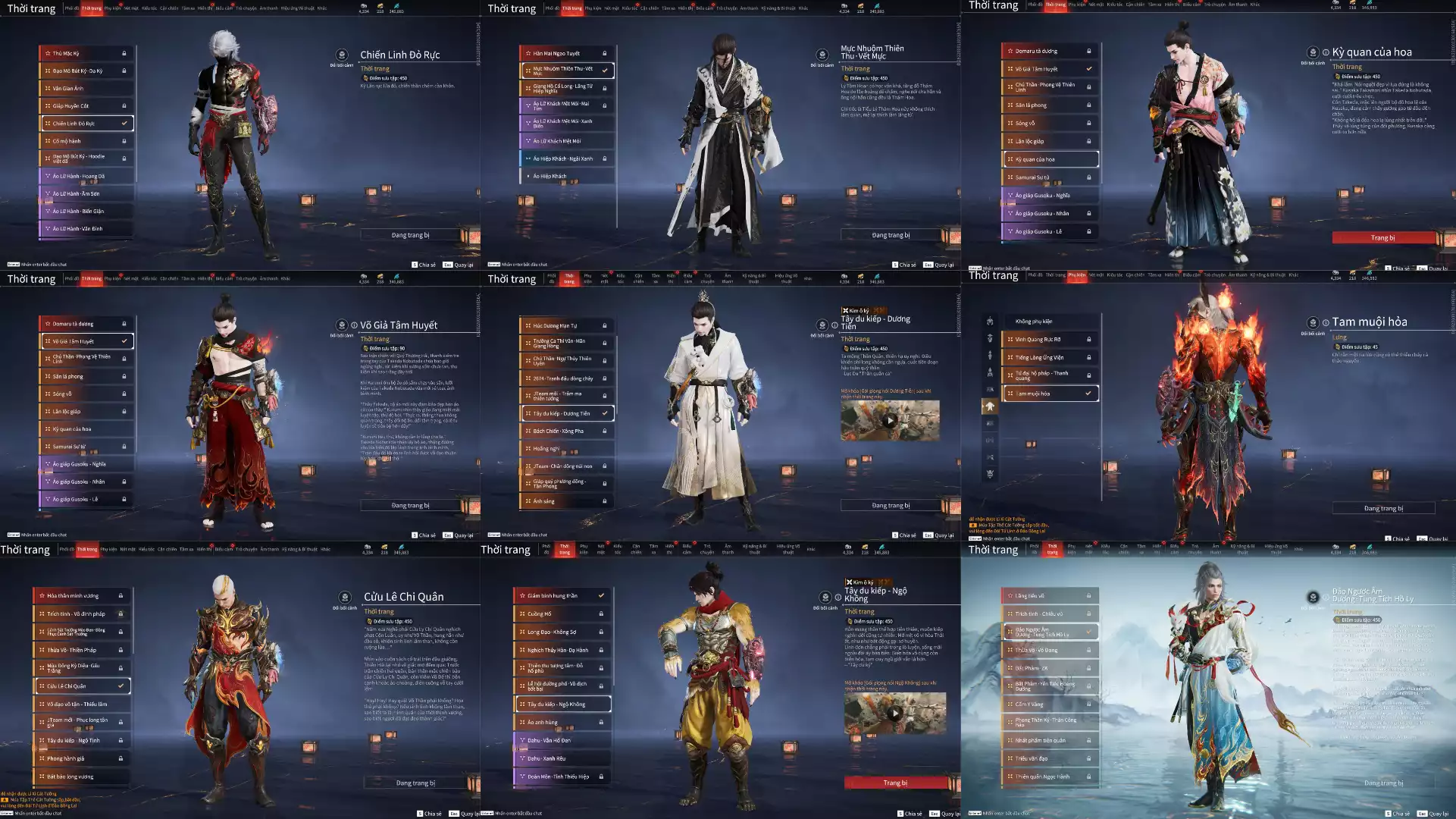Click the lock icon on Hàn Mai Ngạo Tuyết
Image resolution: width=1456 pixels, height=819 pixels.
(x=604, y=52)
